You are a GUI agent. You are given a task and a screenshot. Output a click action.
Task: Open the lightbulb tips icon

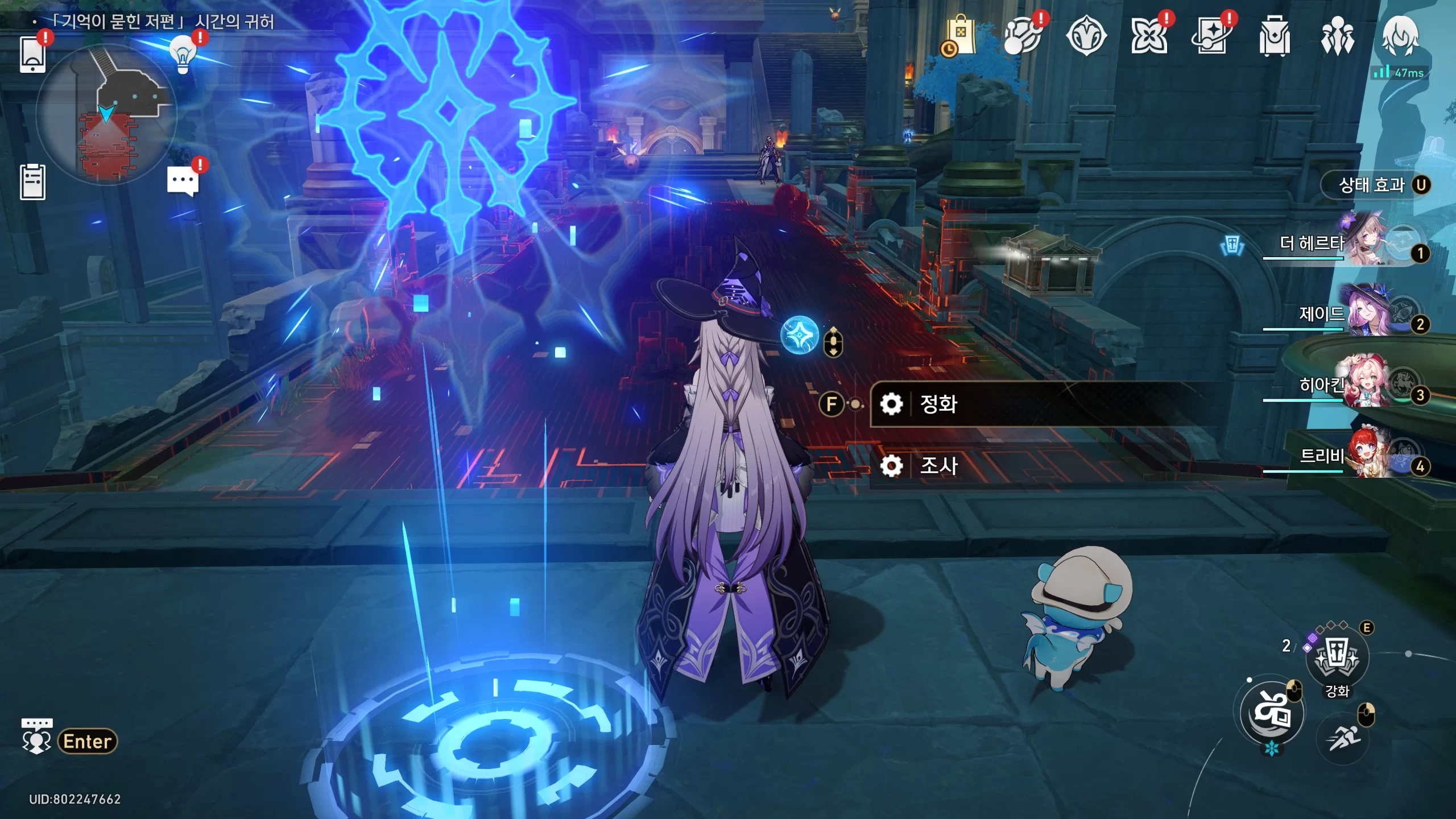point(183,55)
